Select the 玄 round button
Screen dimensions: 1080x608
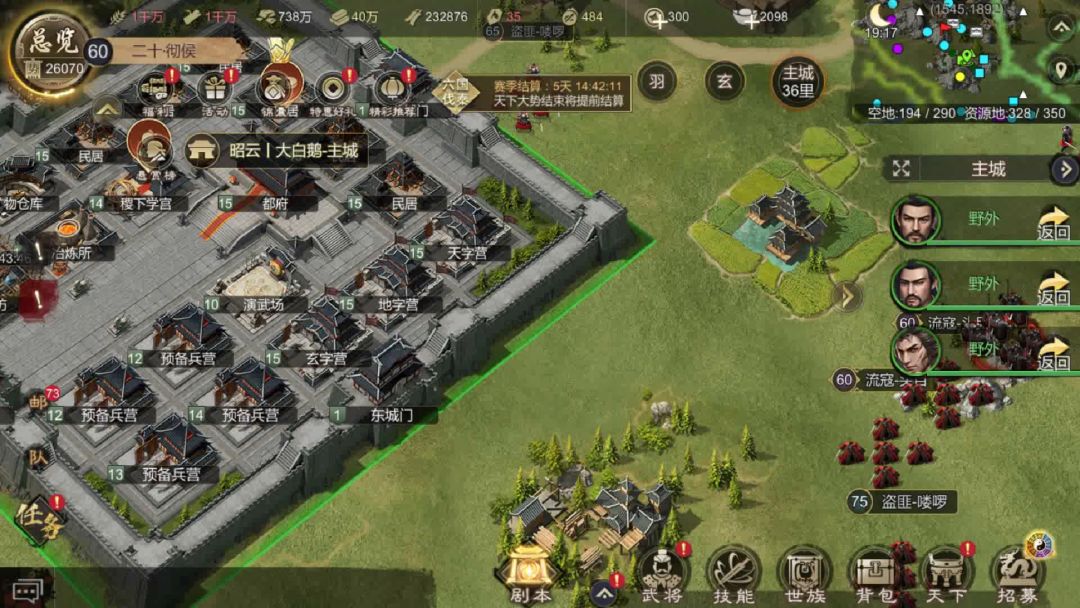724,82
